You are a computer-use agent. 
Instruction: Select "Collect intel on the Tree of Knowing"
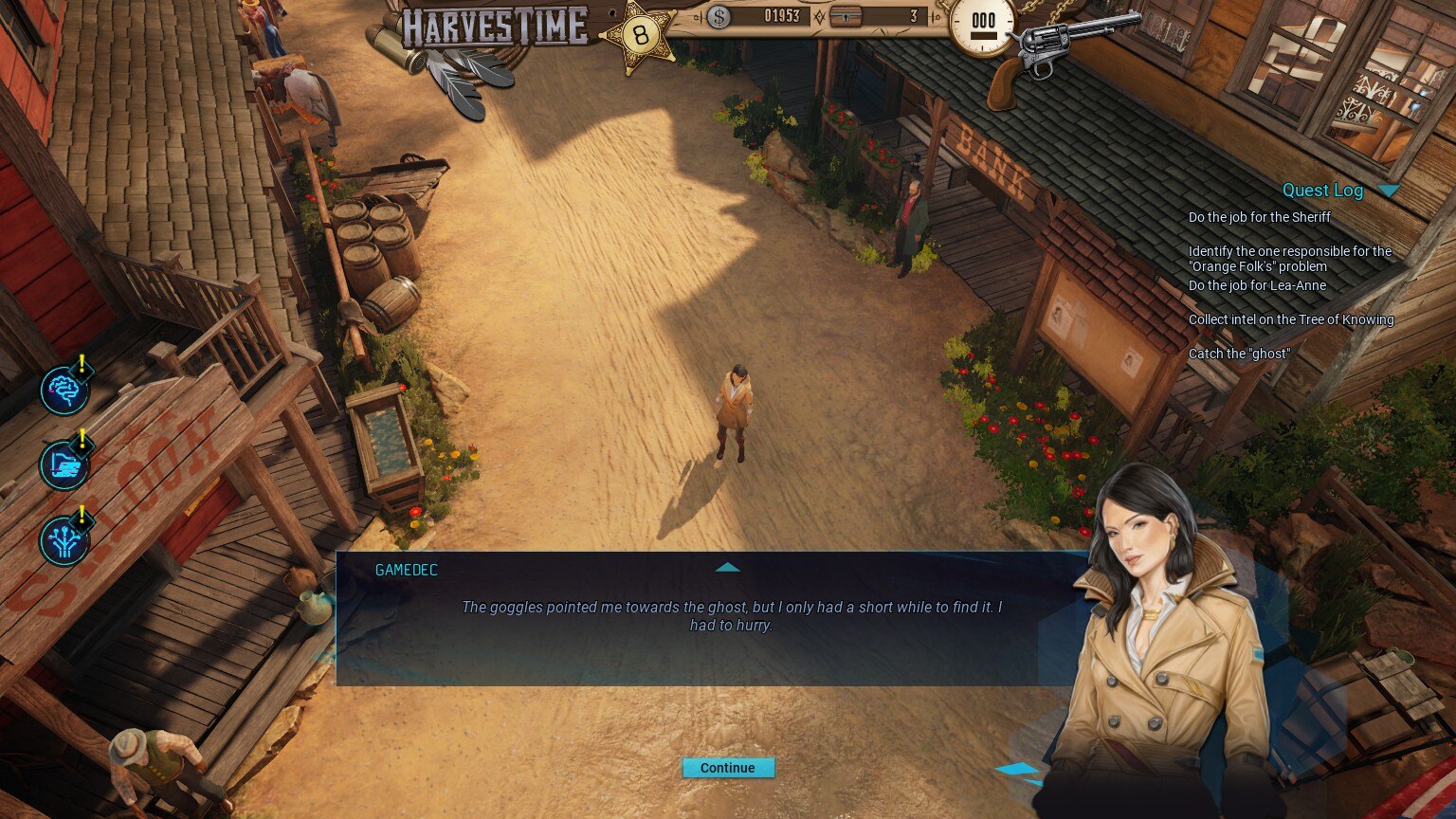click(1290, 319)
